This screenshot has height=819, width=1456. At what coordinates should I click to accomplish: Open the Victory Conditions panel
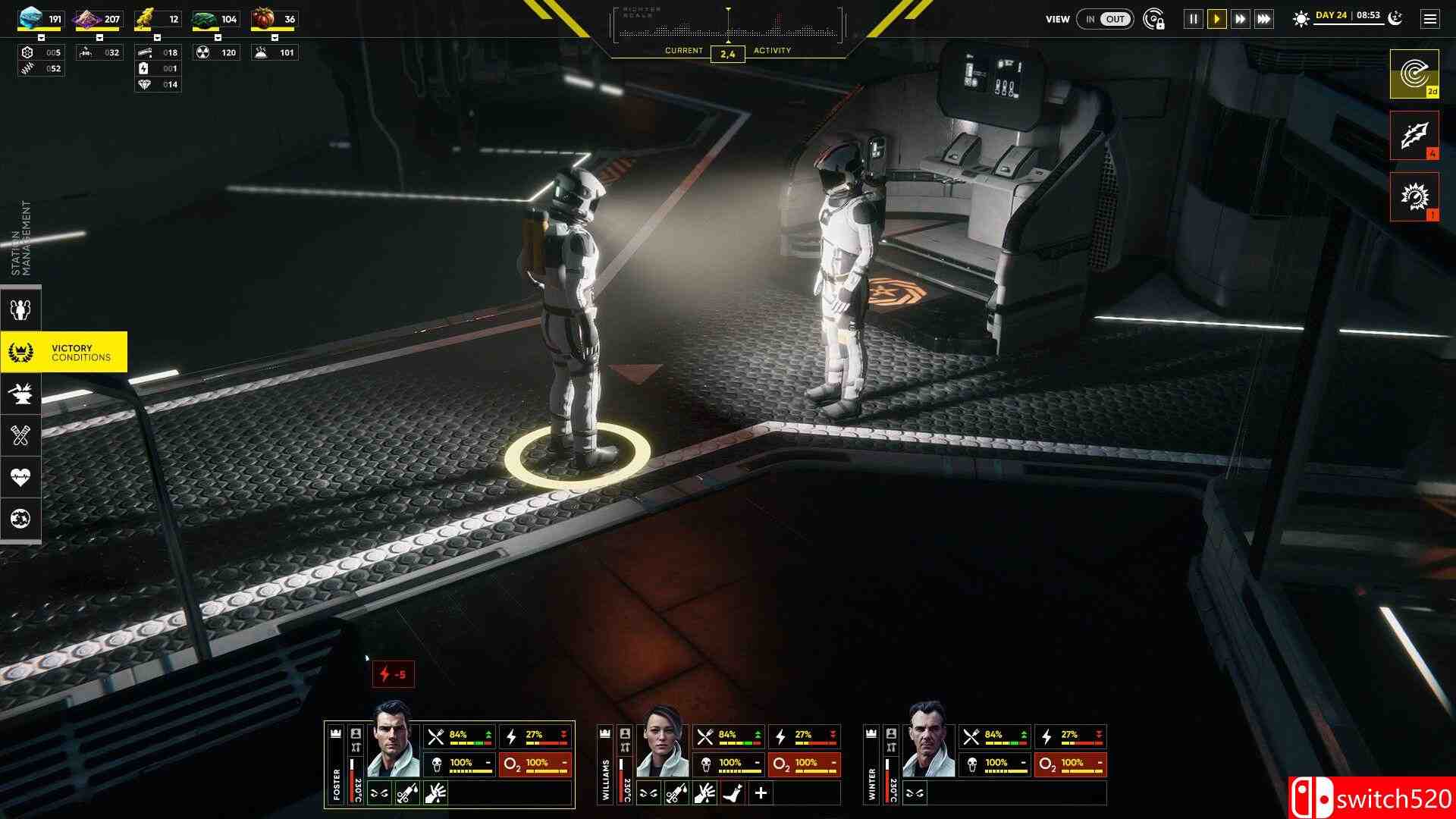click(64, 352)
